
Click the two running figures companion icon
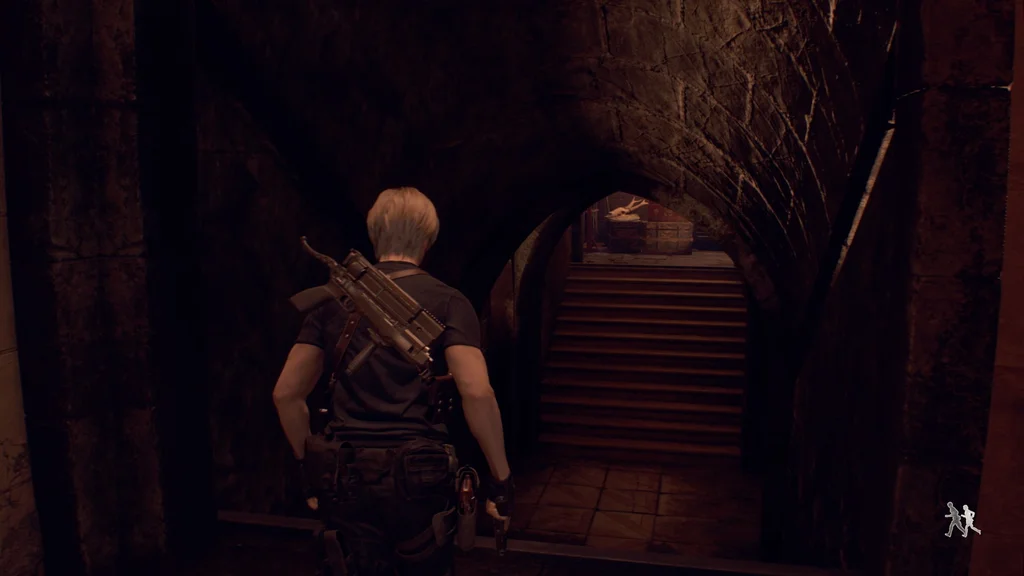(962, 519)
